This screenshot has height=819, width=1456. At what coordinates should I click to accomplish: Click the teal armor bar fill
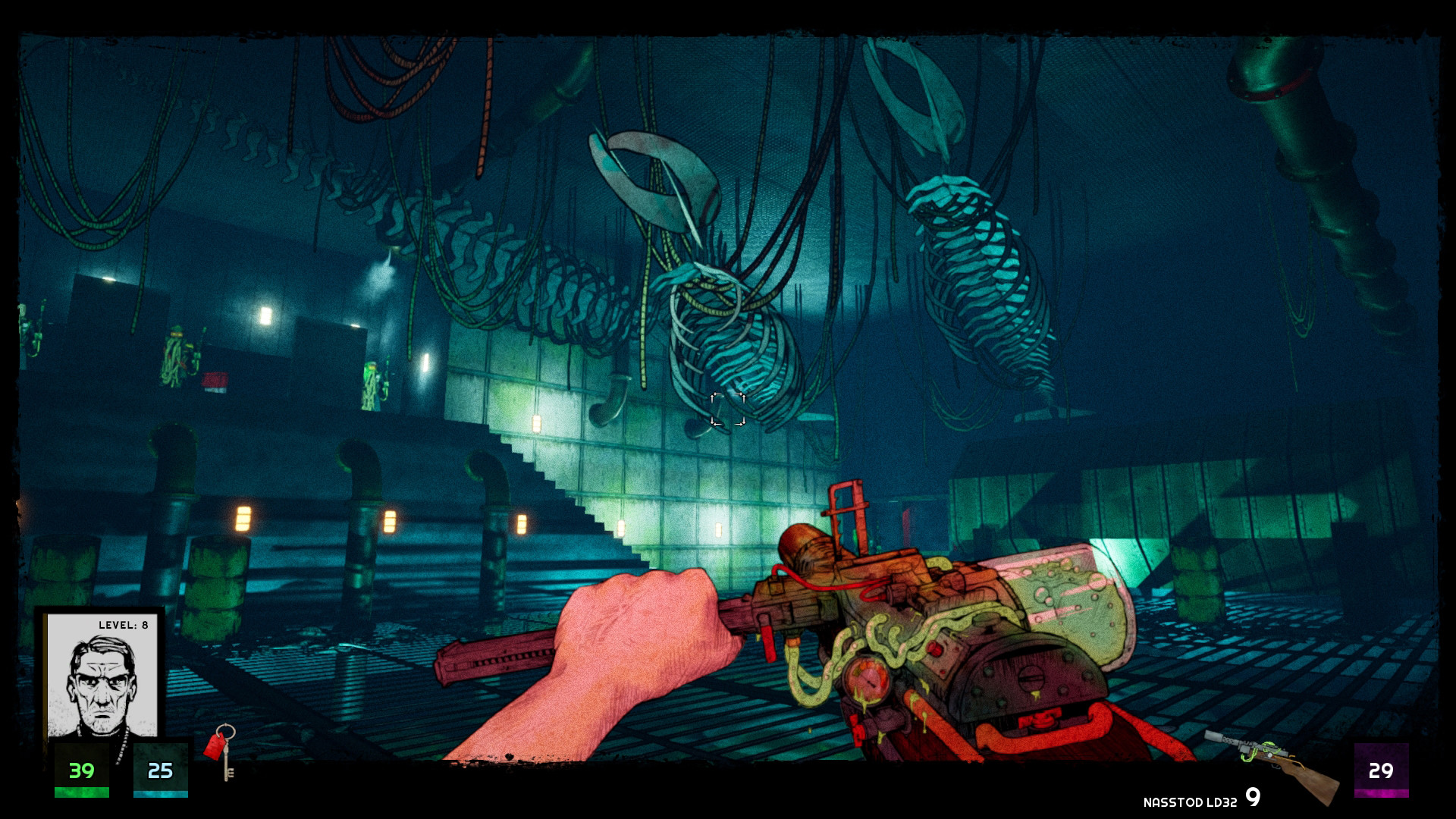(159, 795)
